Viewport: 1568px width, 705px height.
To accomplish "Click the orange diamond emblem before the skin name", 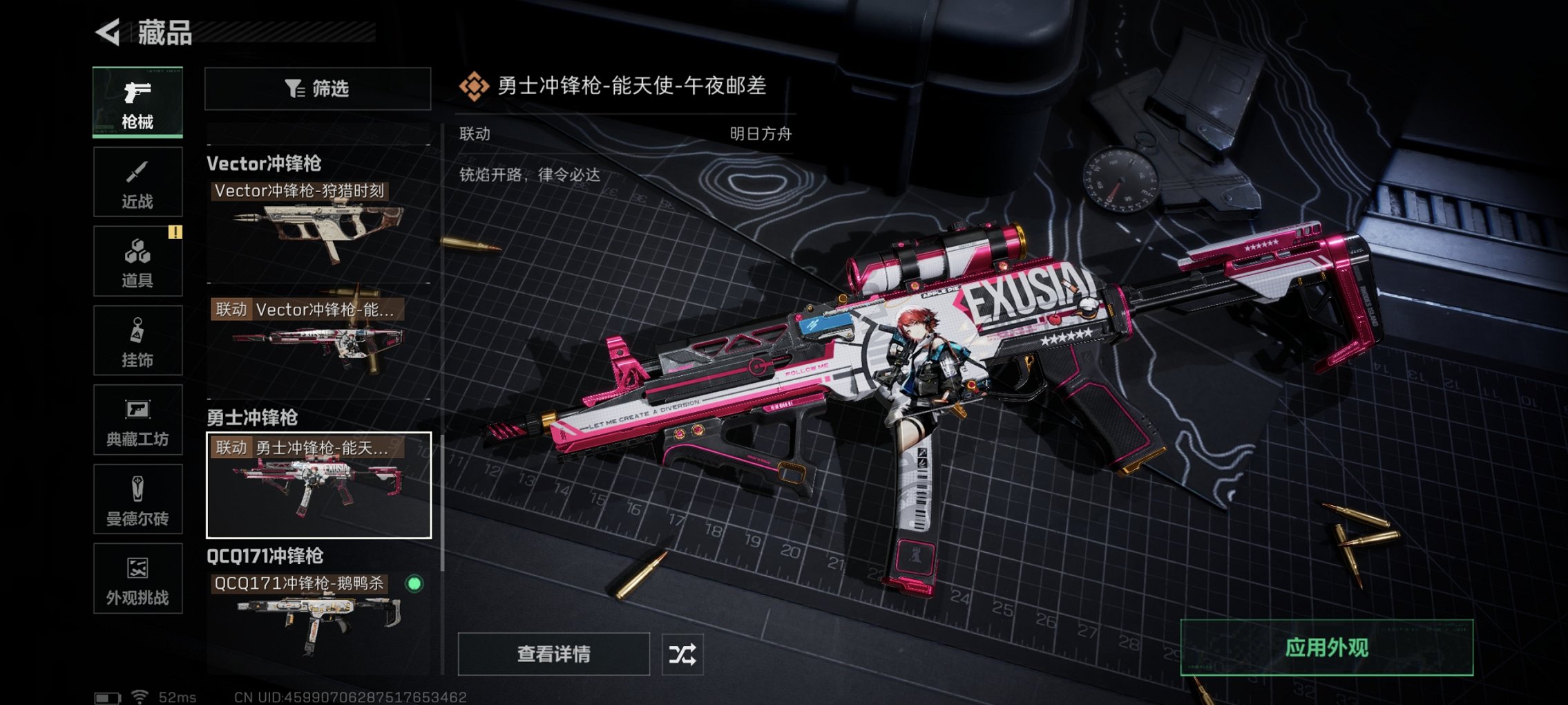I will click(x=475, y=87).
